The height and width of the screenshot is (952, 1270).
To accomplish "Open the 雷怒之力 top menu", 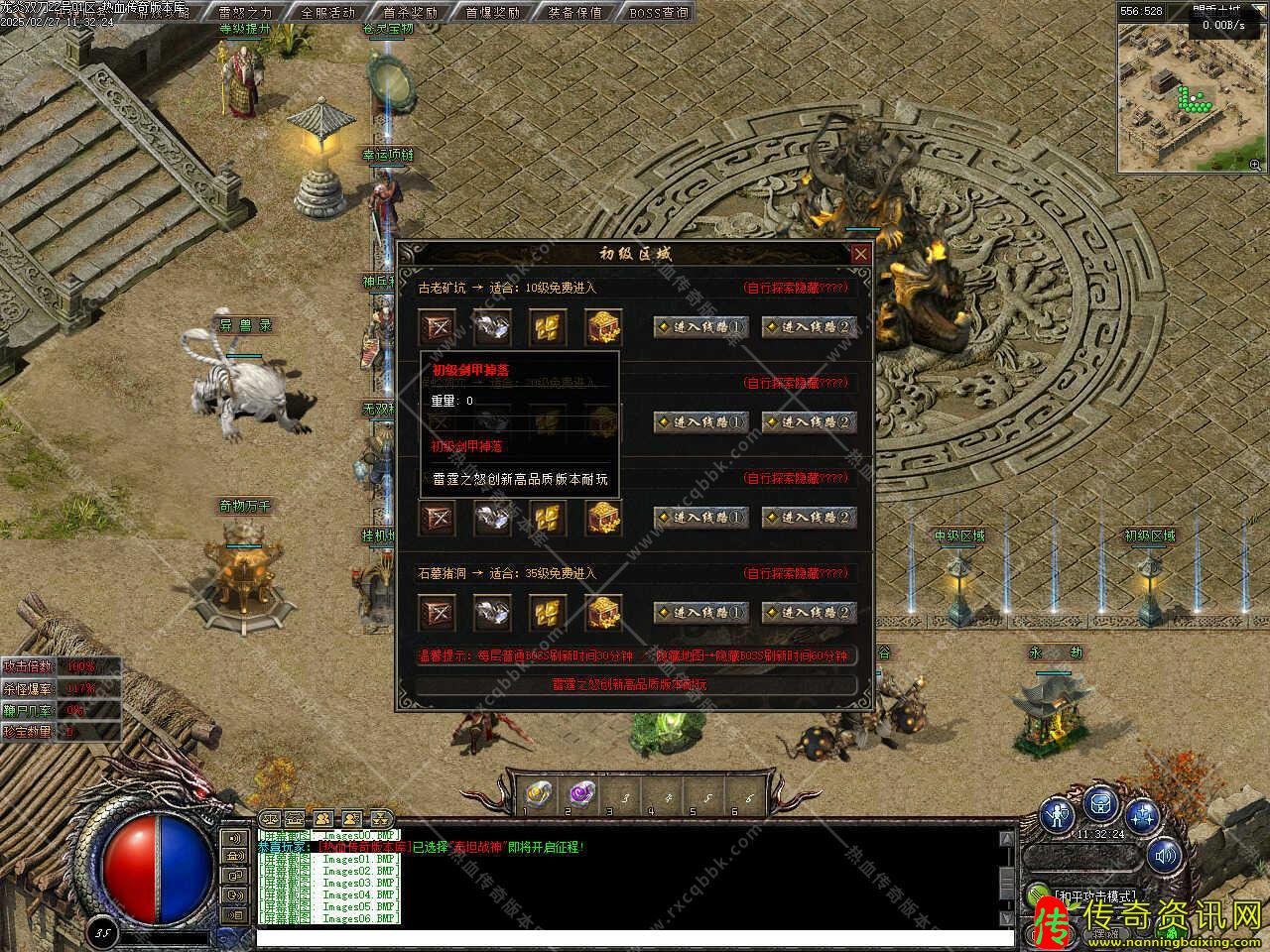I will click(x=245, y=13).
